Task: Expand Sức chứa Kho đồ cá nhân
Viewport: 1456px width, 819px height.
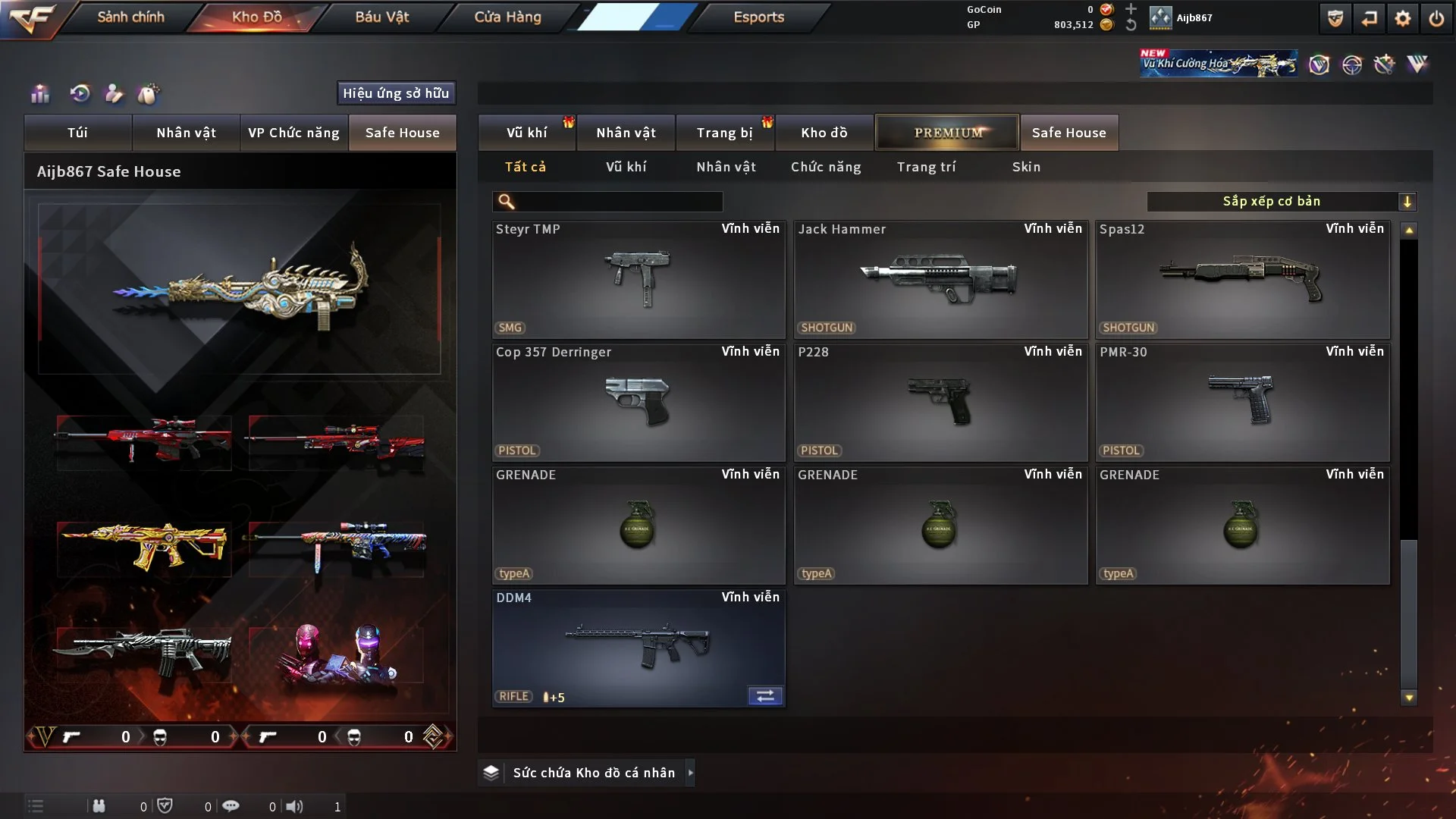Action: tap(690, 773)
